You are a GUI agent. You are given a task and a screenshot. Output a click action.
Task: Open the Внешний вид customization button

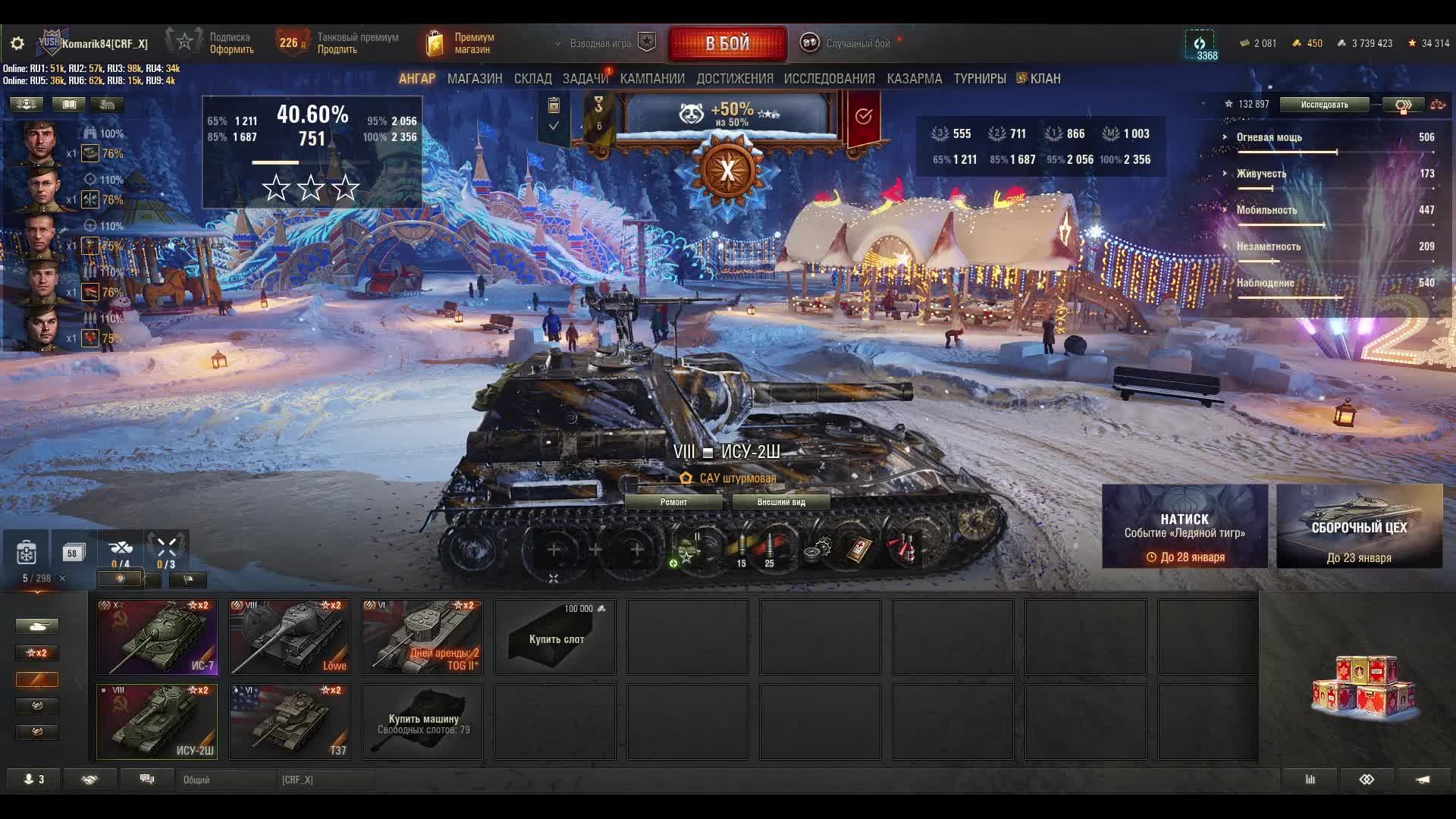tap(781, 502)
